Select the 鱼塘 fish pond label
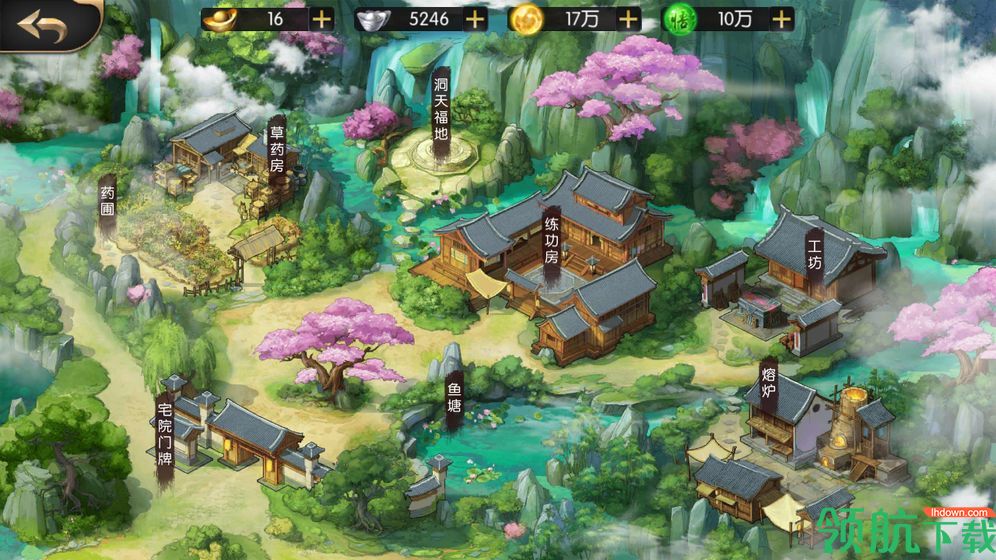This screenshot has width=996, height=560. 454,400
